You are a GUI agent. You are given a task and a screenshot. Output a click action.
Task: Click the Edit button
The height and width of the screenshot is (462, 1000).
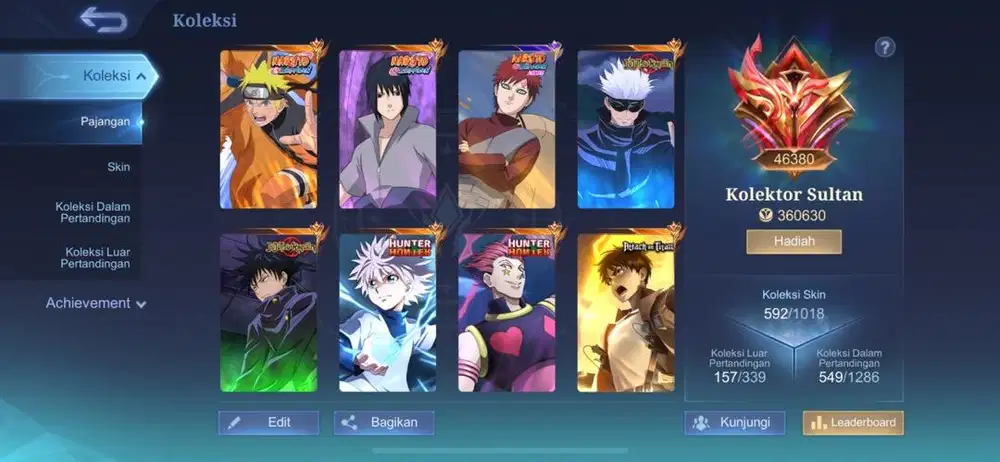pos(268,422)
